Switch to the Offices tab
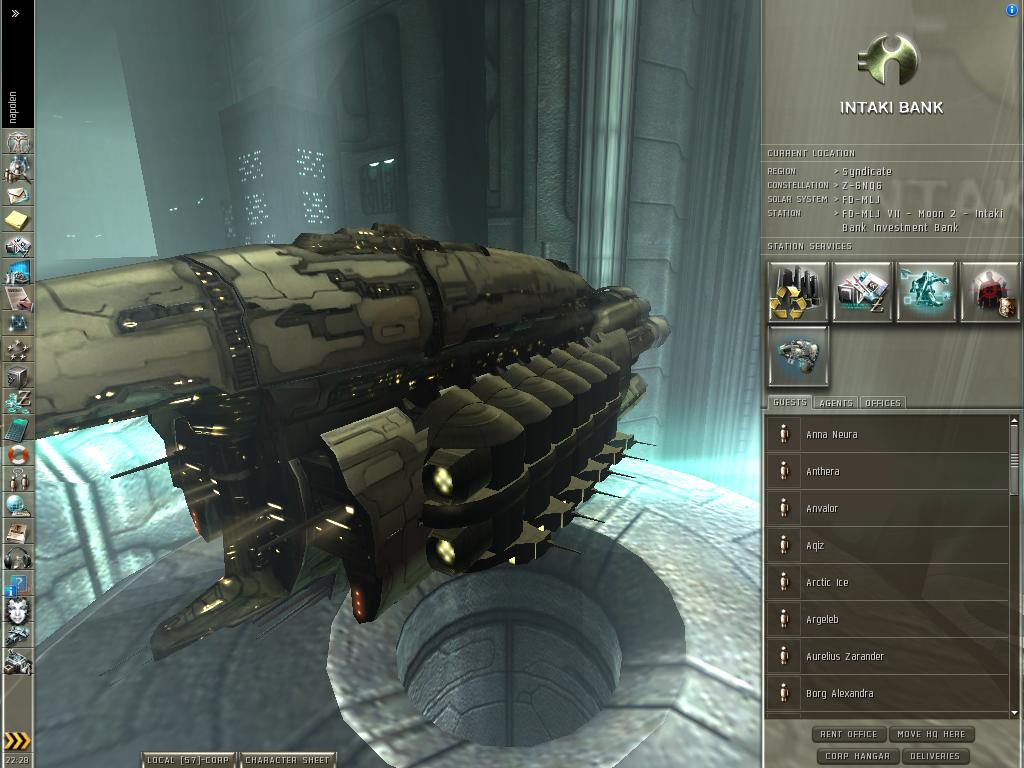 882,403
